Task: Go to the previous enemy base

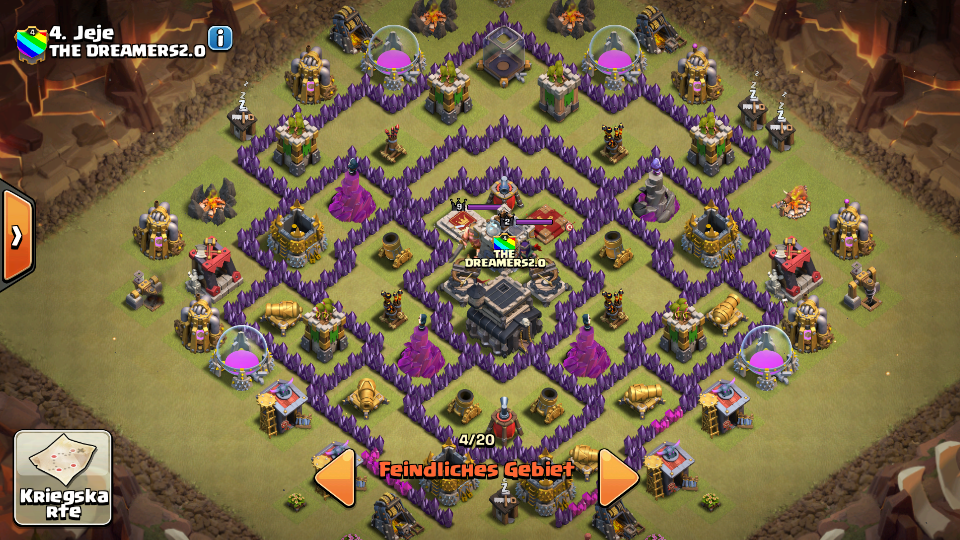Action: pos(335,477)
